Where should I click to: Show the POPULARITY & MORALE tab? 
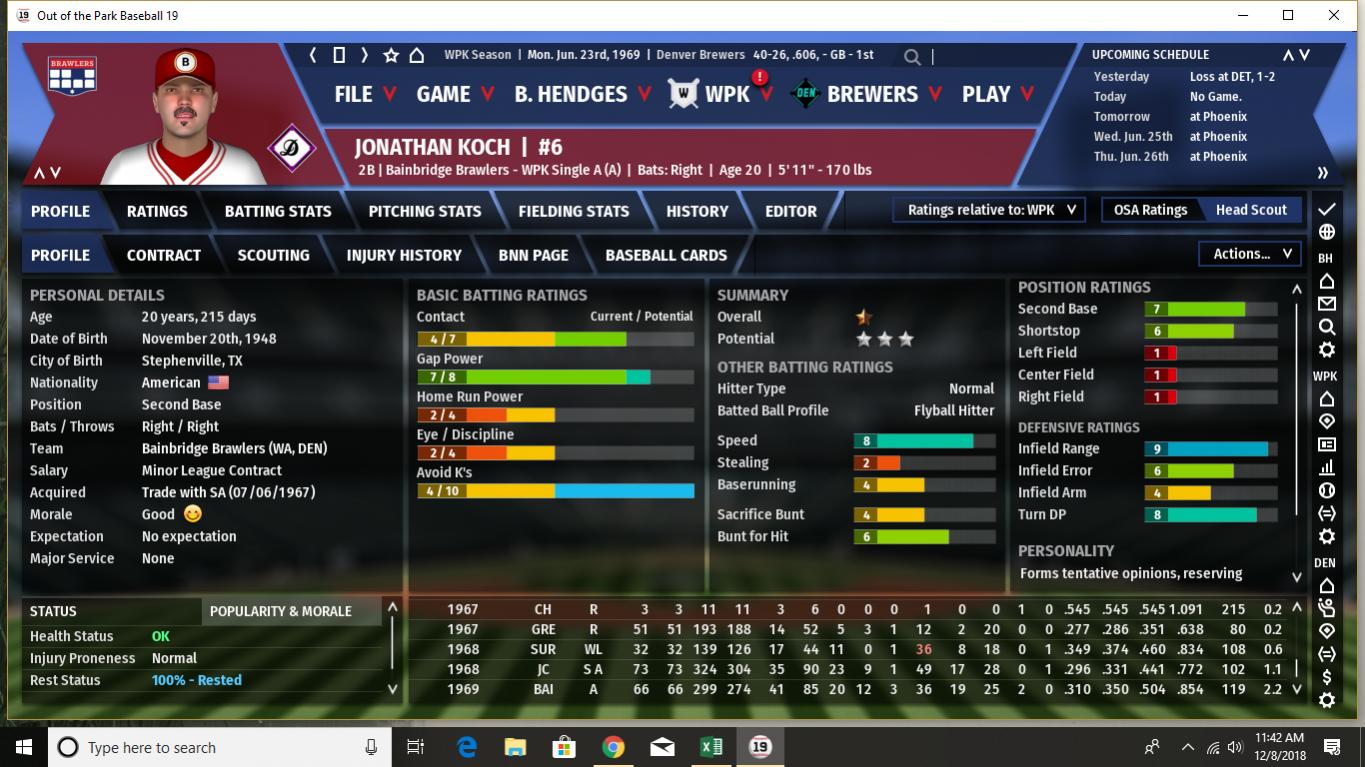click(x=281, y=611)
